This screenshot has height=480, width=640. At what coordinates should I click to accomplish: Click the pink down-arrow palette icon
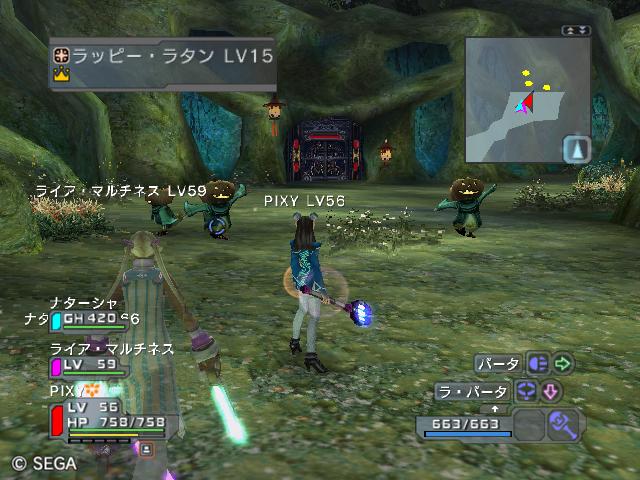(x=552, y=391)
